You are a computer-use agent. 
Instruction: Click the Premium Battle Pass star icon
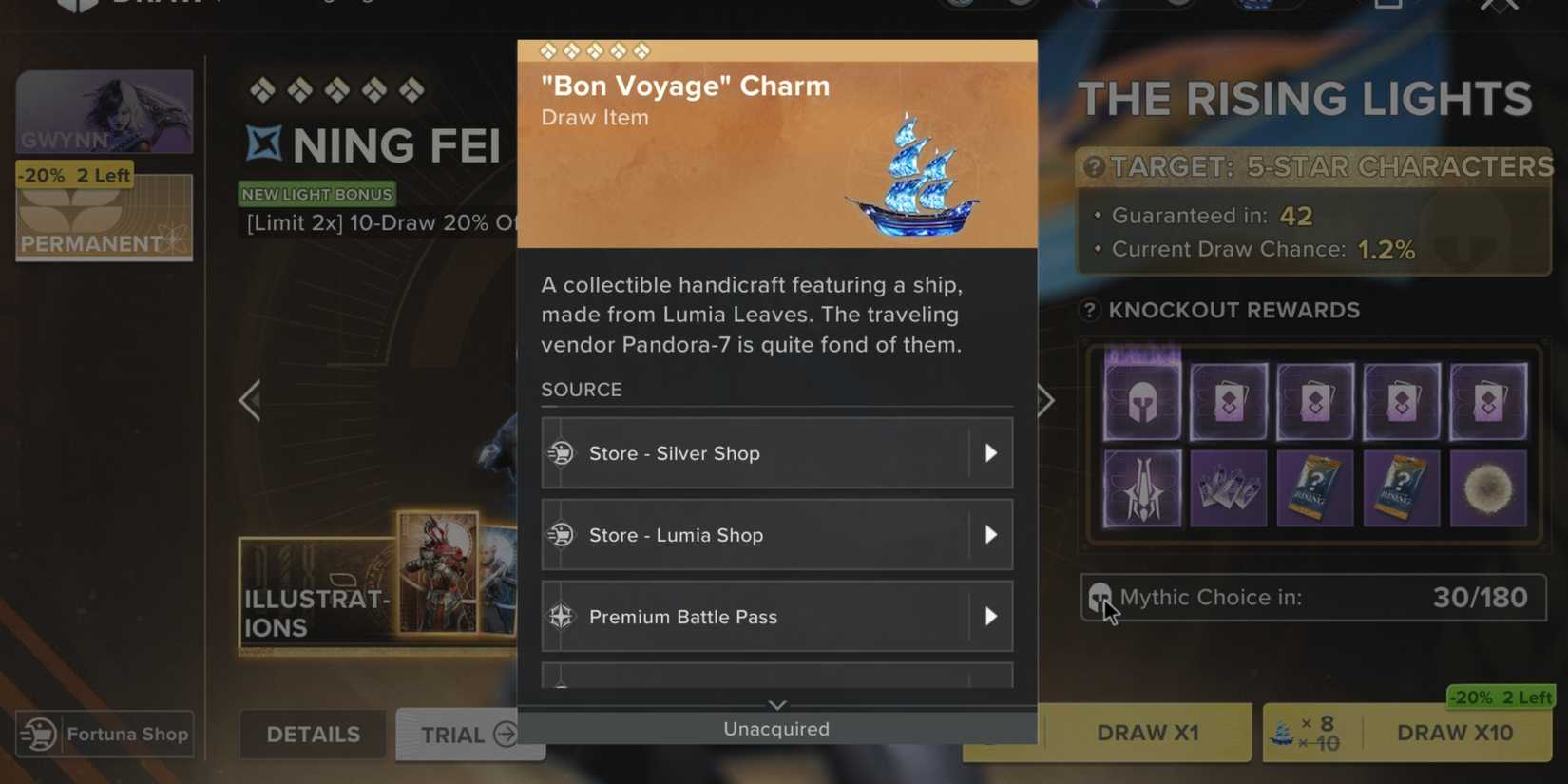(563, 616)
